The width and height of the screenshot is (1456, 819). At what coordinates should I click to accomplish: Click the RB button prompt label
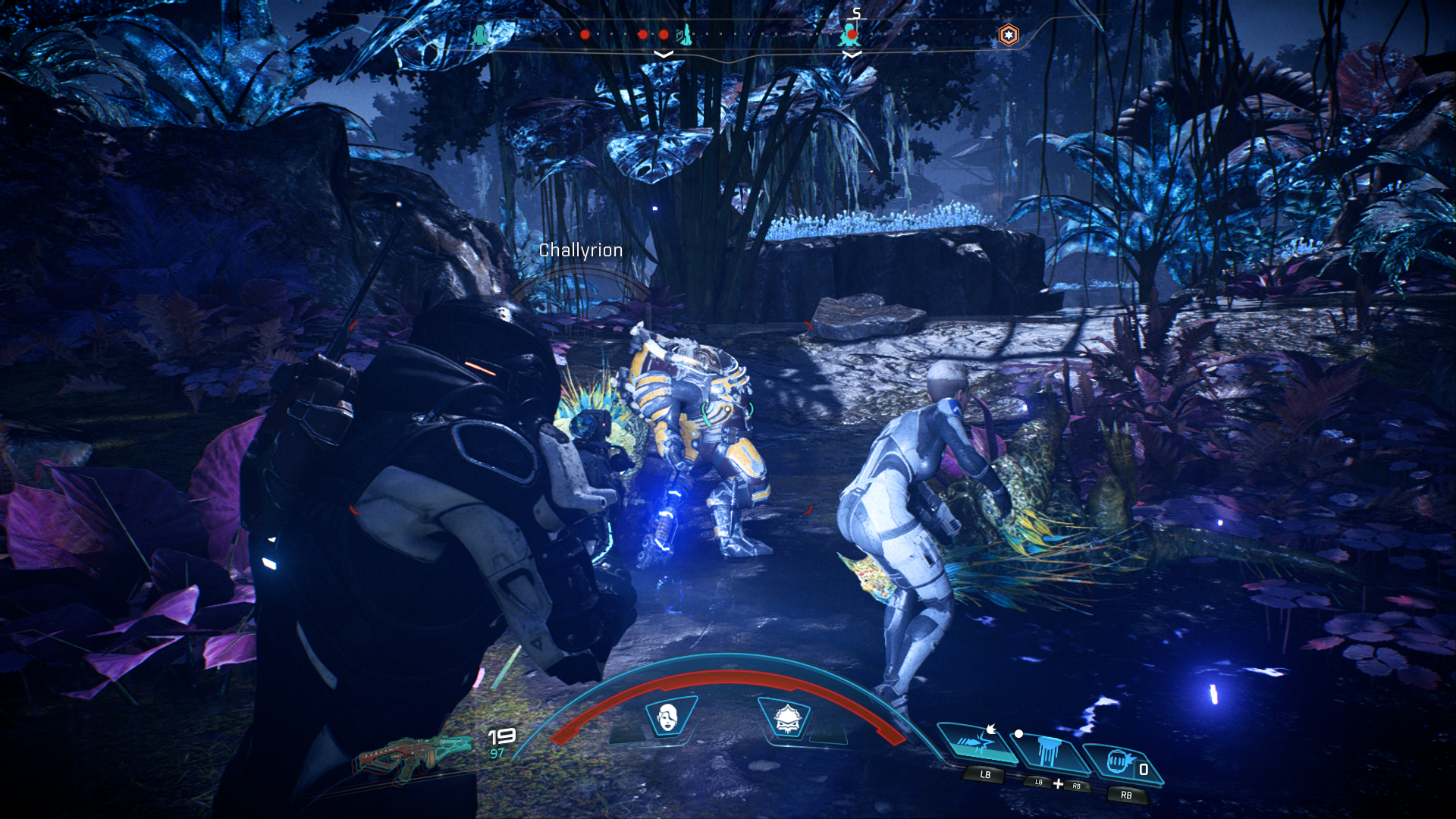tap(1127, 795)
